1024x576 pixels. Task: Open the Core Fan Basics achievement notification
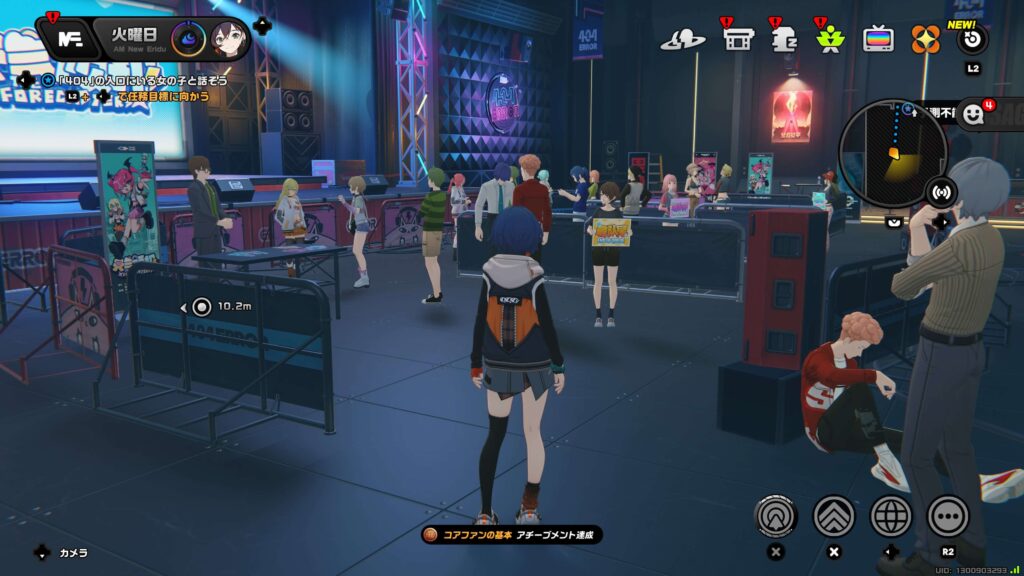click(x=512, y=535)
